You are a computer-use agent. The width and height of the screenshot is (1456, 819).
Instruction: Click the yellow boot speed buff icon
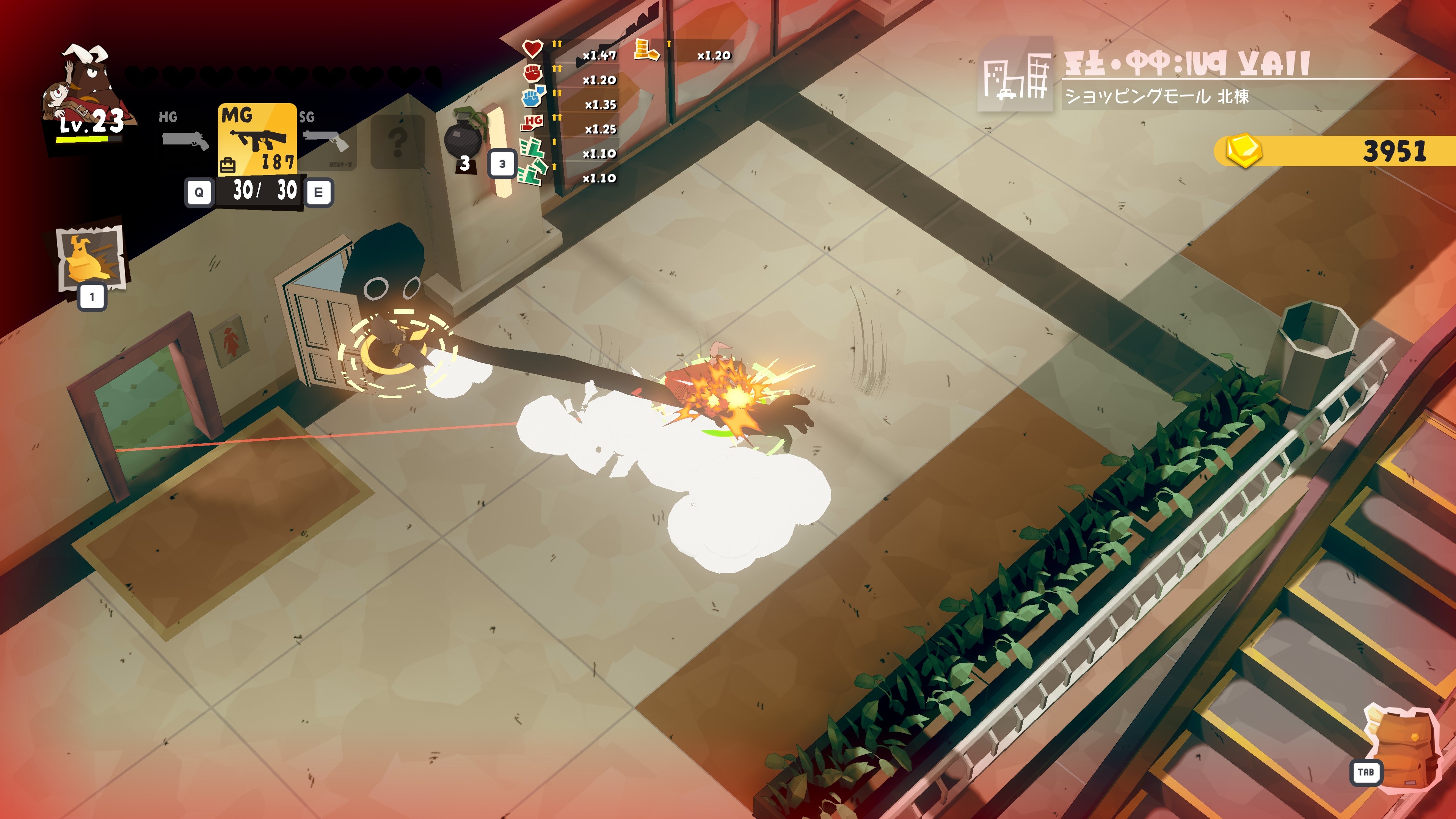[646, 50]
